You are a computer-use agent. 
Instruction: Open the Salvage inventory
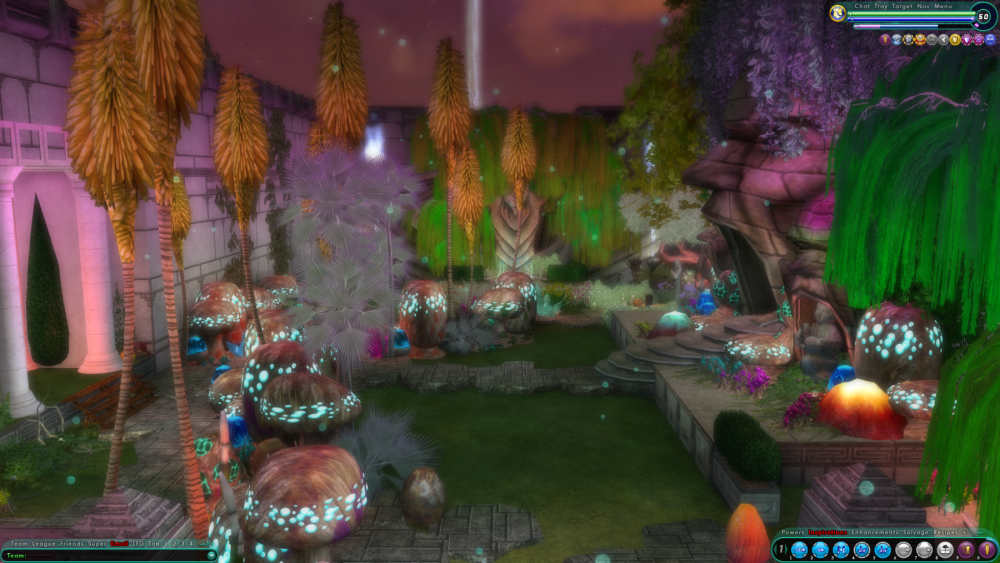click(915, 532)
